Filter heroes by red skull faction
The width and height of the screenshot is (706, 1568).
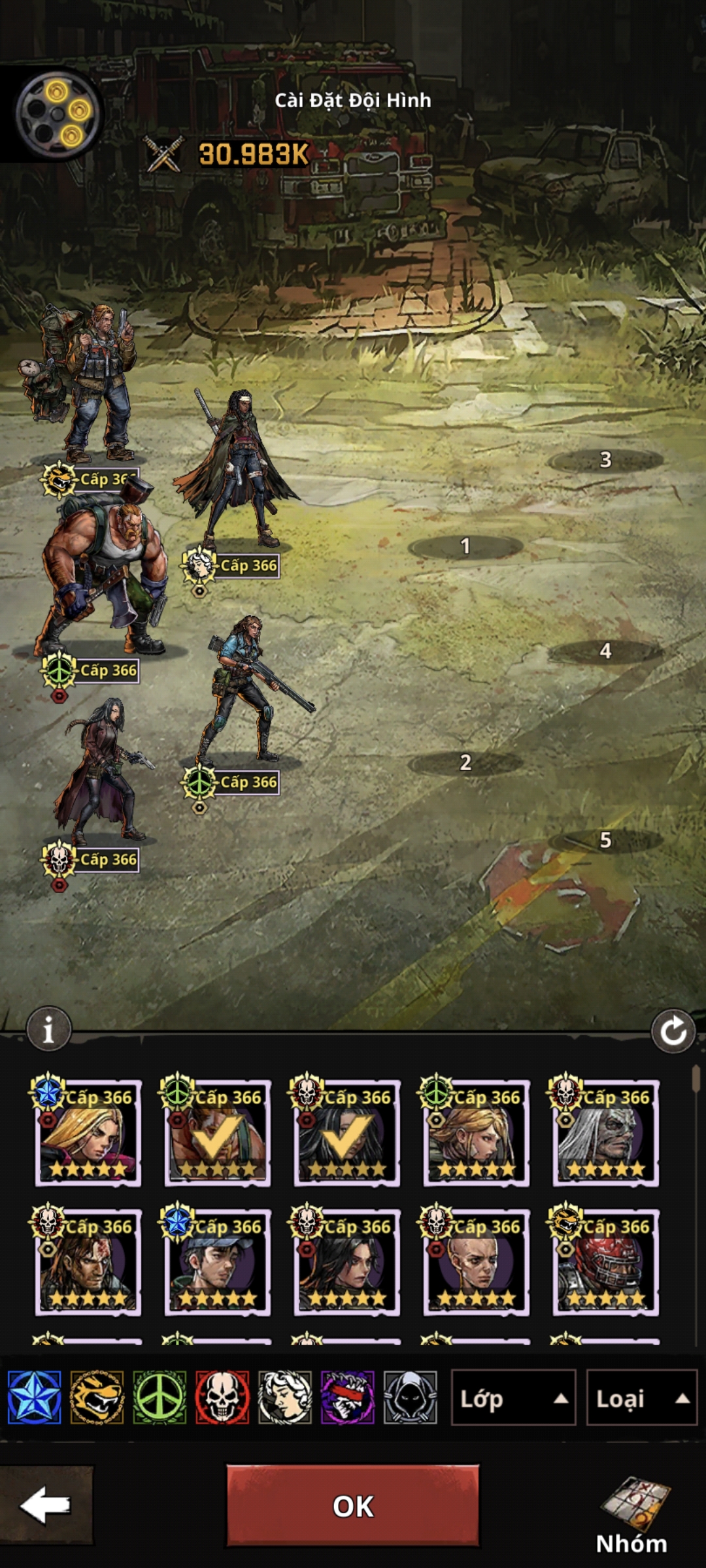222,1398
